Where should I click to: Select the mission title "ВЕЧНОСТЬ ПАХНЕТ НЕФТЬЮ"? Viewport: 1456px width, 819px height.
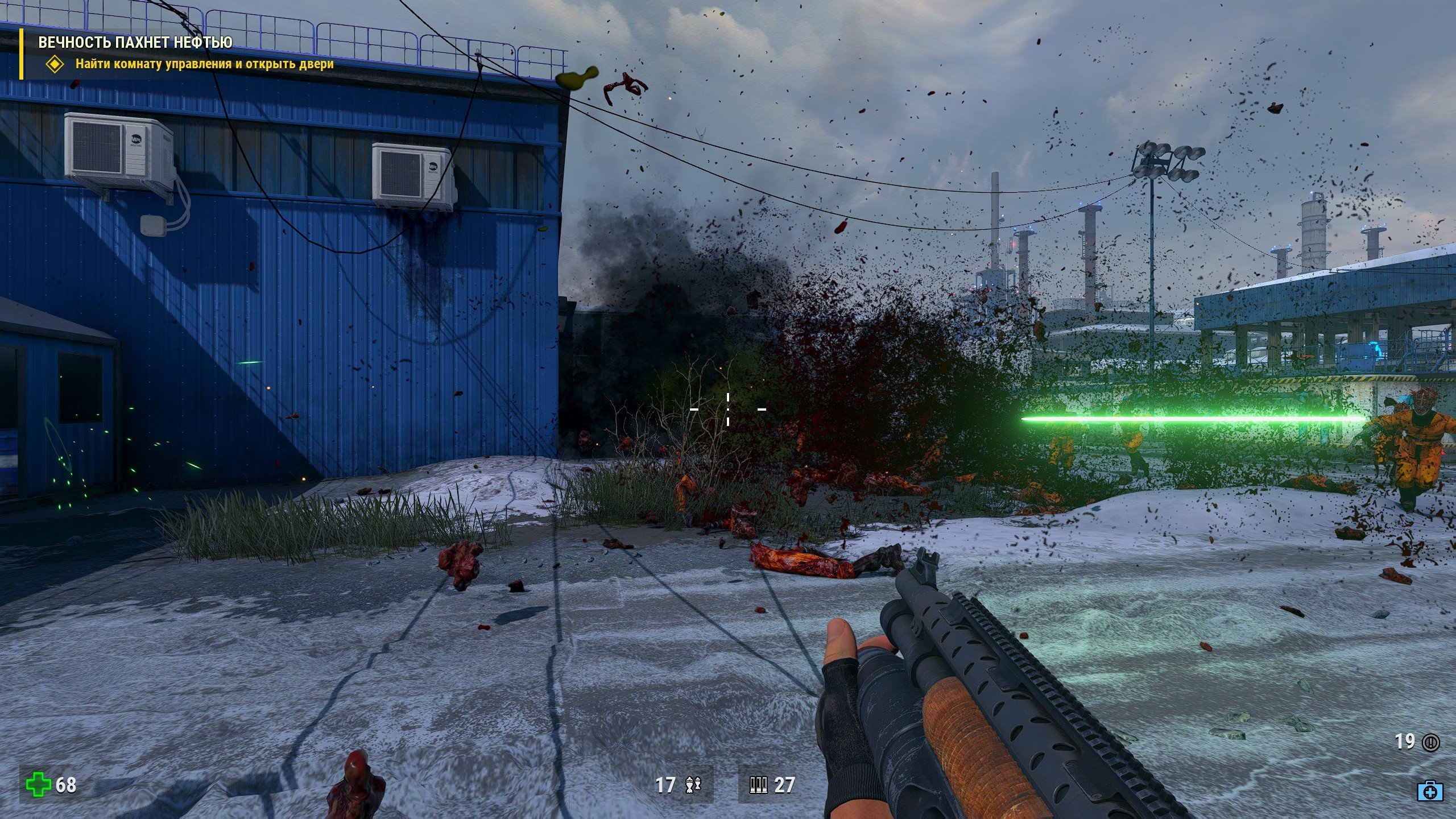click(x=135, y=43)
